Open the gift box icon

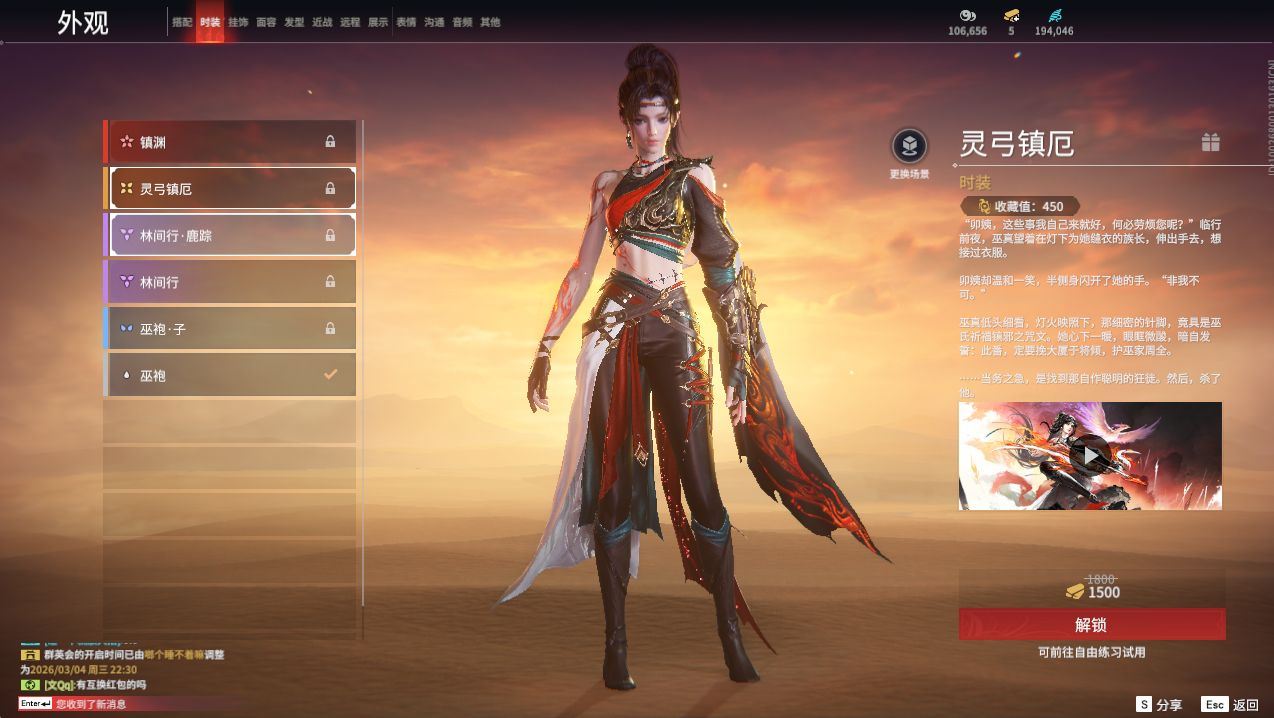1210,142
